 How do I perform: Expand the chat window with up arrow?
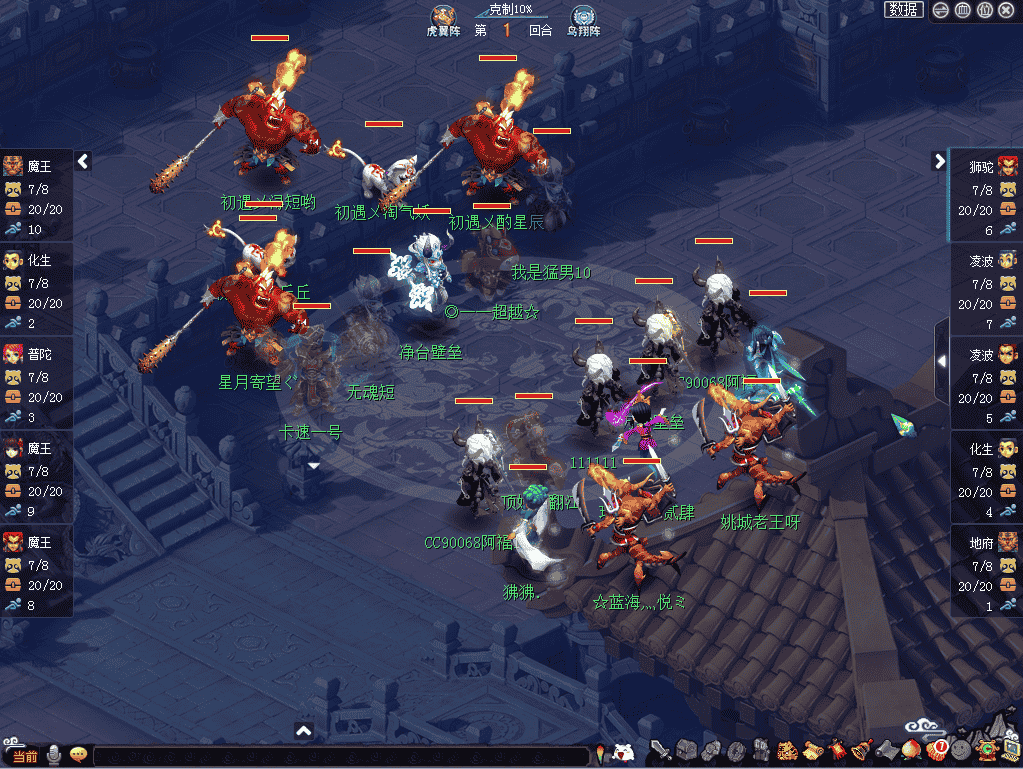(305, 731)
